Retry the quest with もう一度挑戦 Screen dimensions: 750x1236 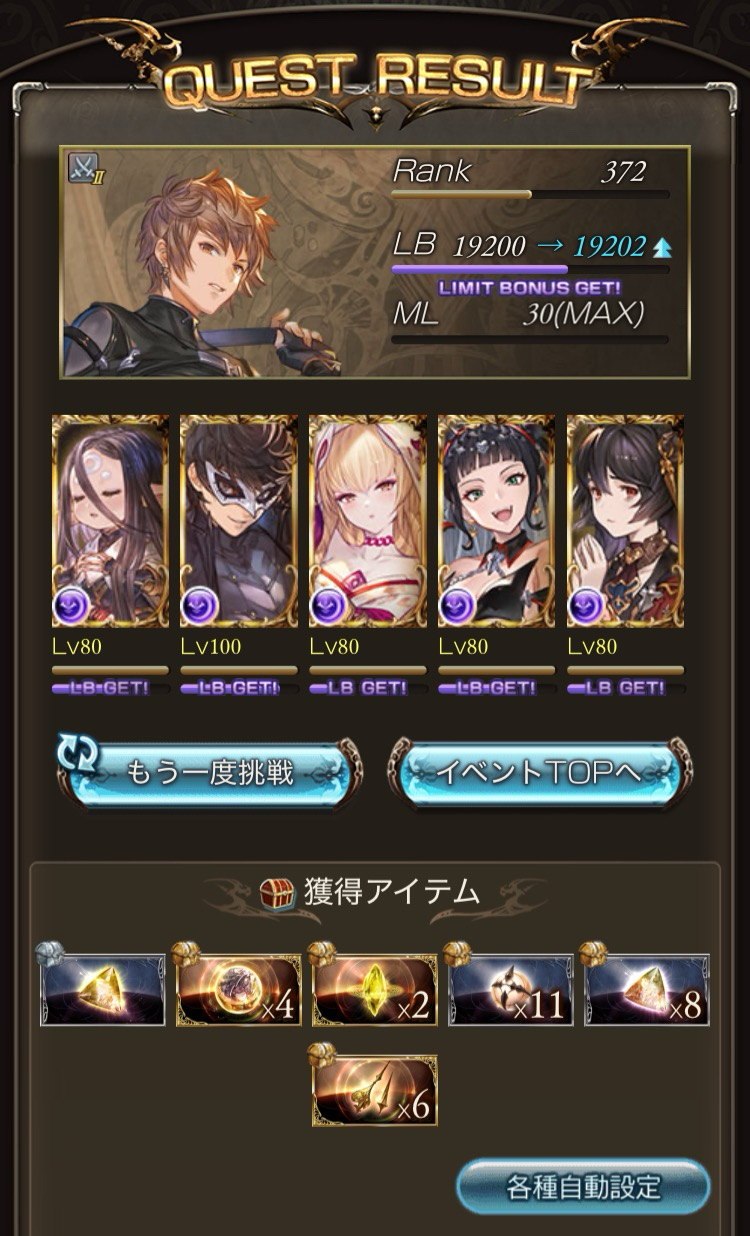tap(208, 773)
